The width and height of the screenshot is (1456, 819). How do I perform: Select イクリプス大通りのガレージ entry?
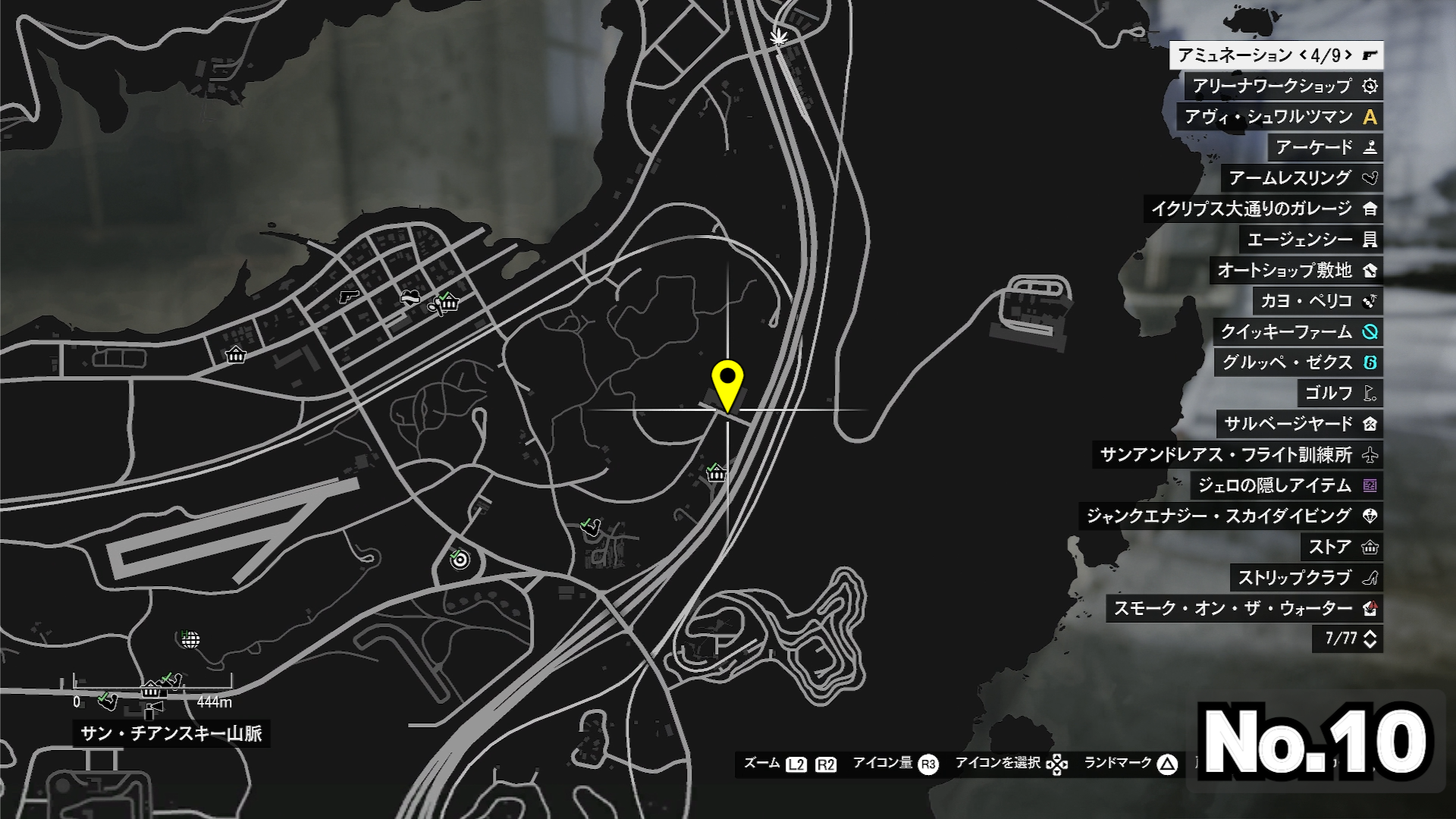(x=1263, y=209)
